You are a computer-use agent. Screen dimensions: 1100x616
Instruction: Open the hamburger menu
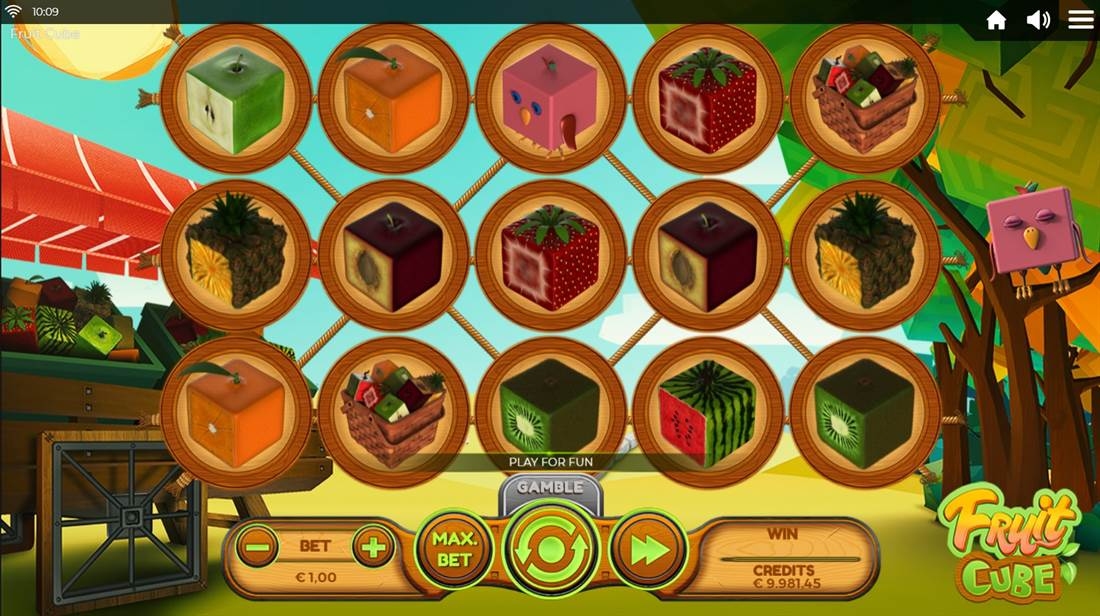click(x=1081, y=20)
